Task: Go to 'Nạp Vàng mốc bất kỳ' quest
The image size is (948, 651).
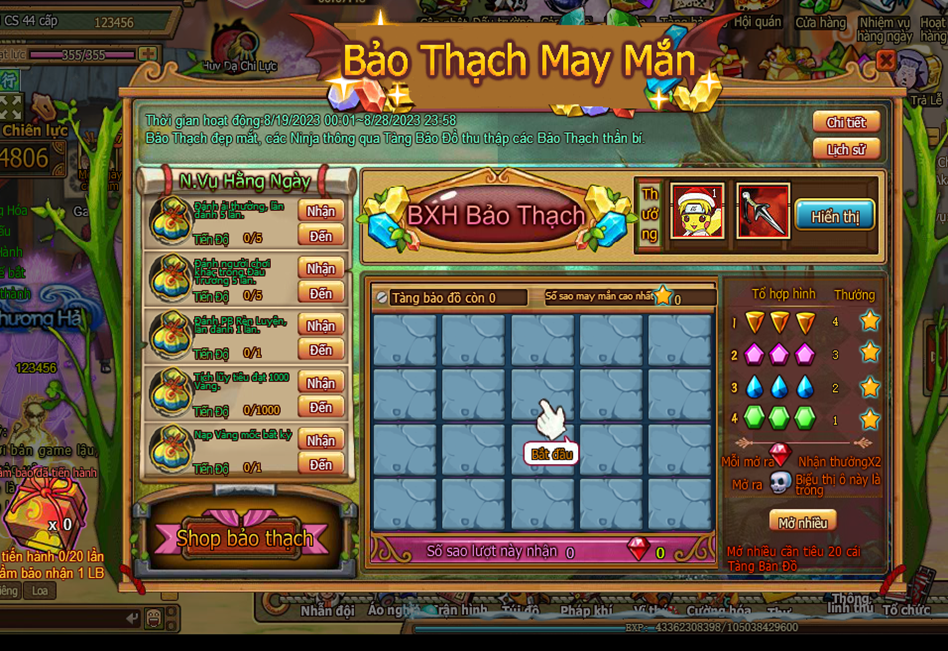Action: point(321,465)
